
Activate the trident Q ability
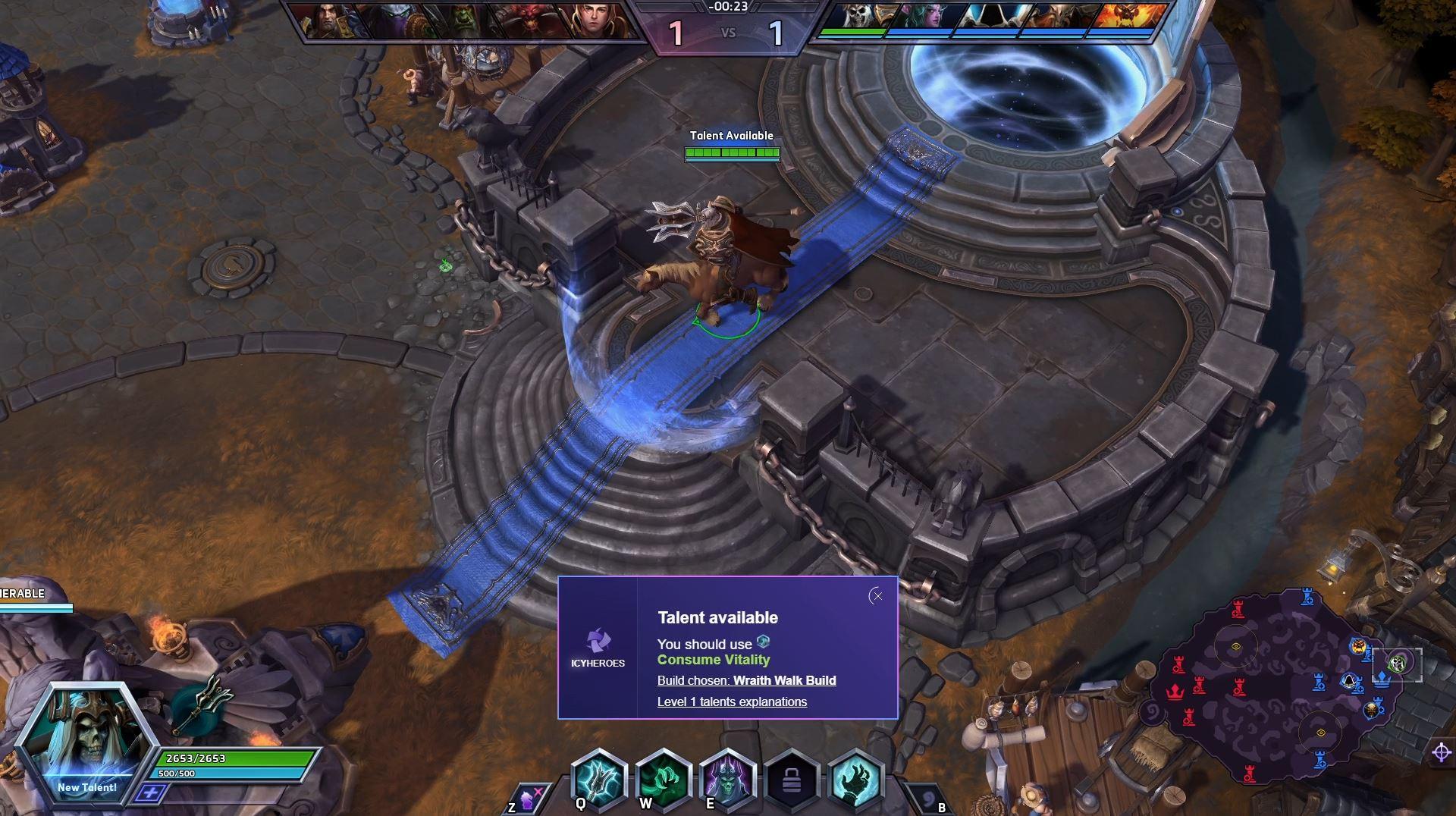(598, 780)
